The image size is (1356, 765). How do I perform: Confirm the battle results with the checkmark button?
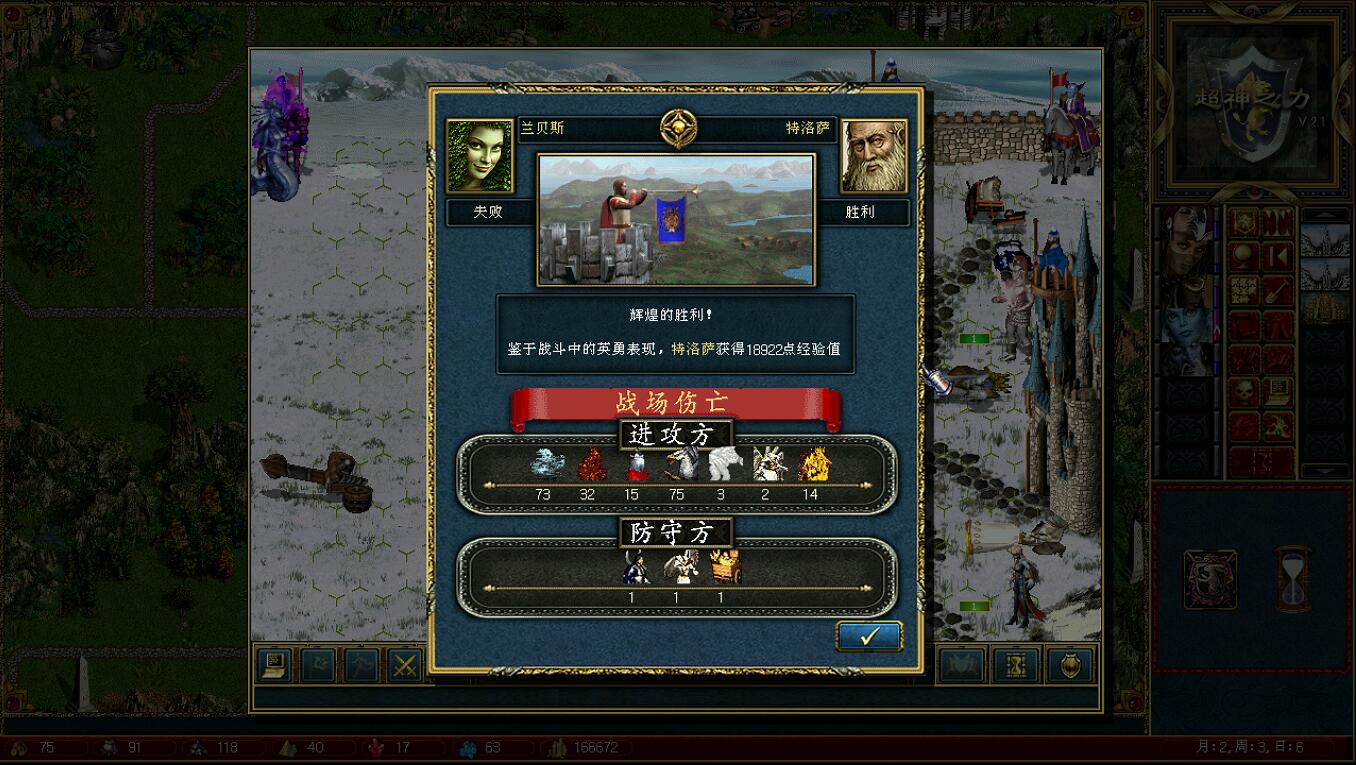(869, 636)
